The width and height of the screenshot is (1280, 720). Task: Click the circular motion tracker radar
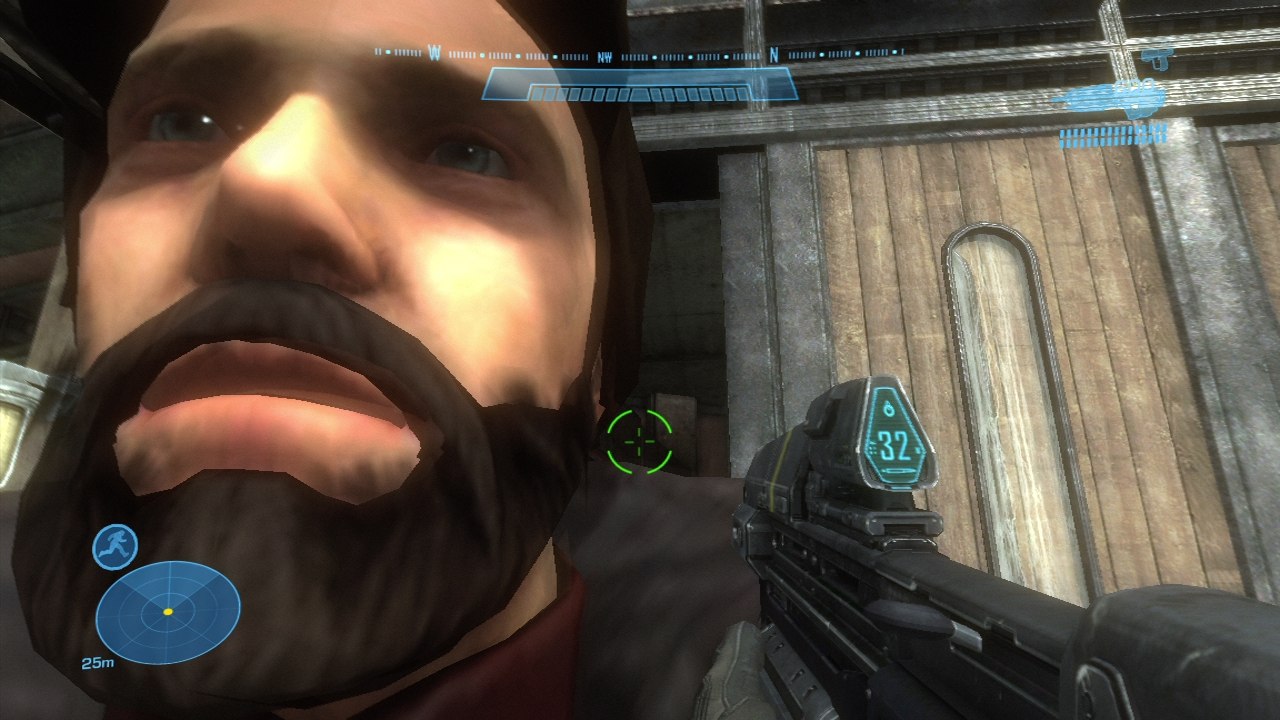(x=168, y=612)
